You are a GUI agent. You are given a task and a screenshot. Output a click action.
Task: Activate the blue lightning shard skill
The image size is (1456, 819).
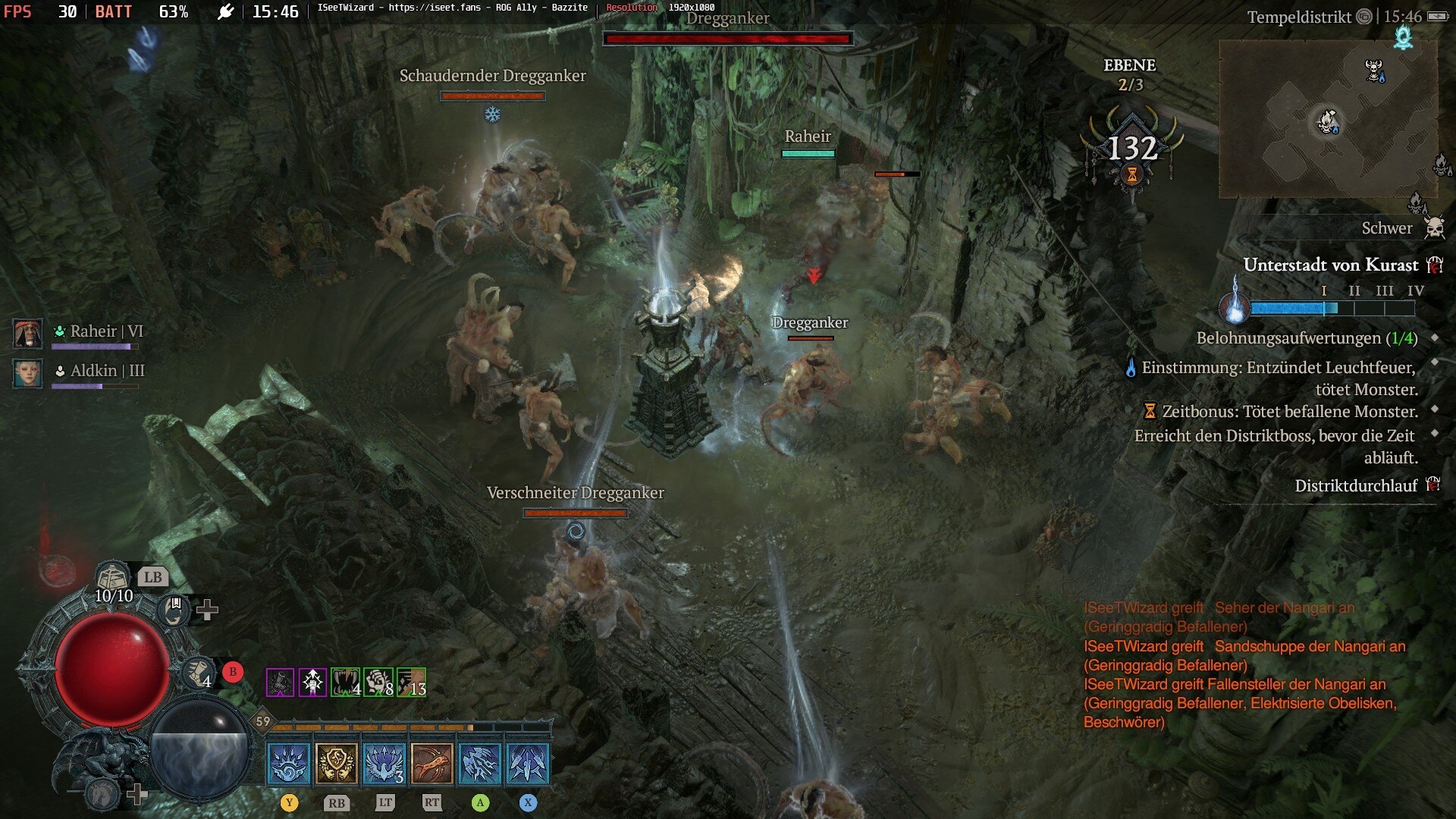(480, 763)
